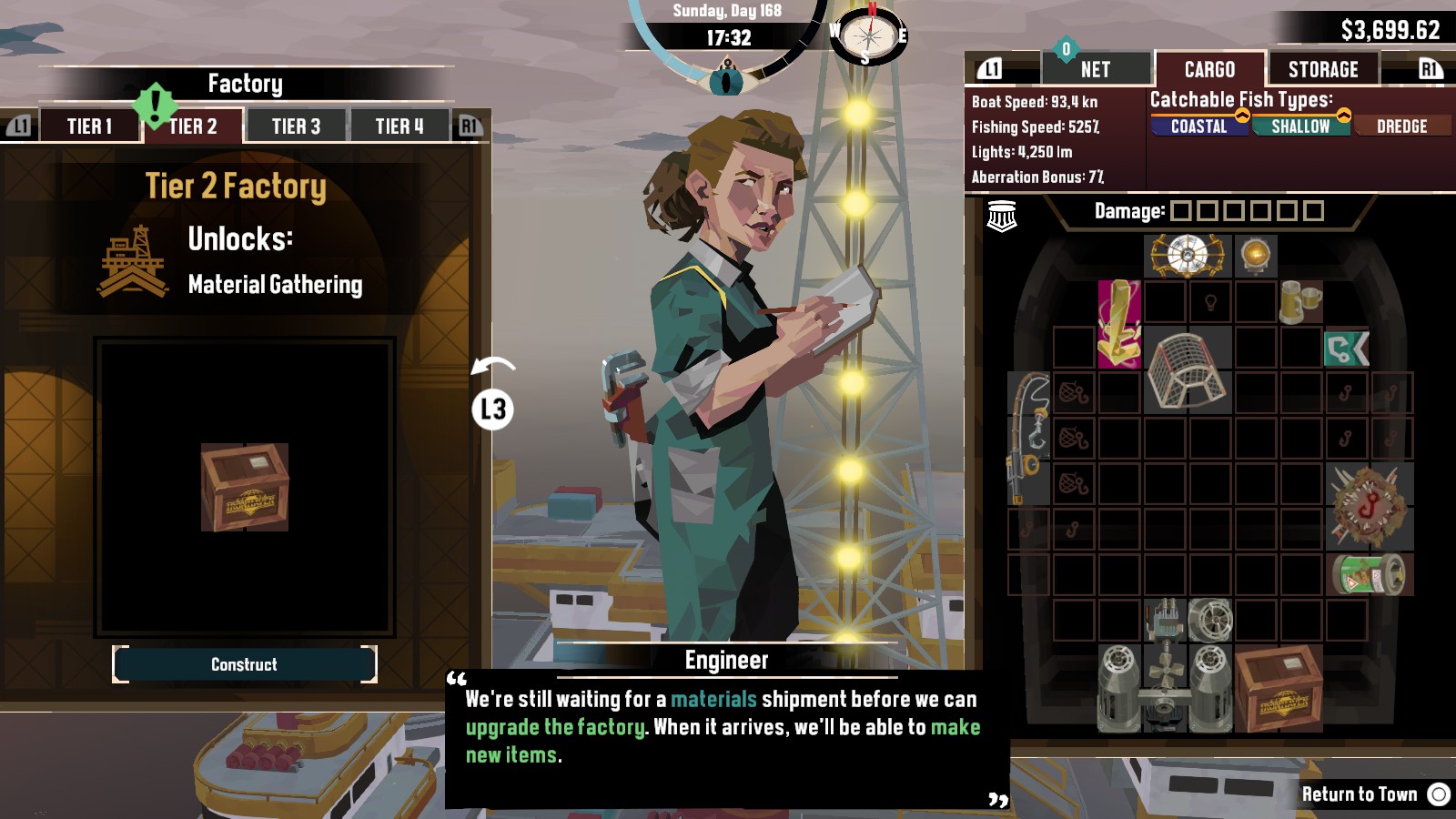Switch to the Tier 1 factory tab
Image resolution: width=1456 pixels, height=819 pixels.
(89, 126)
